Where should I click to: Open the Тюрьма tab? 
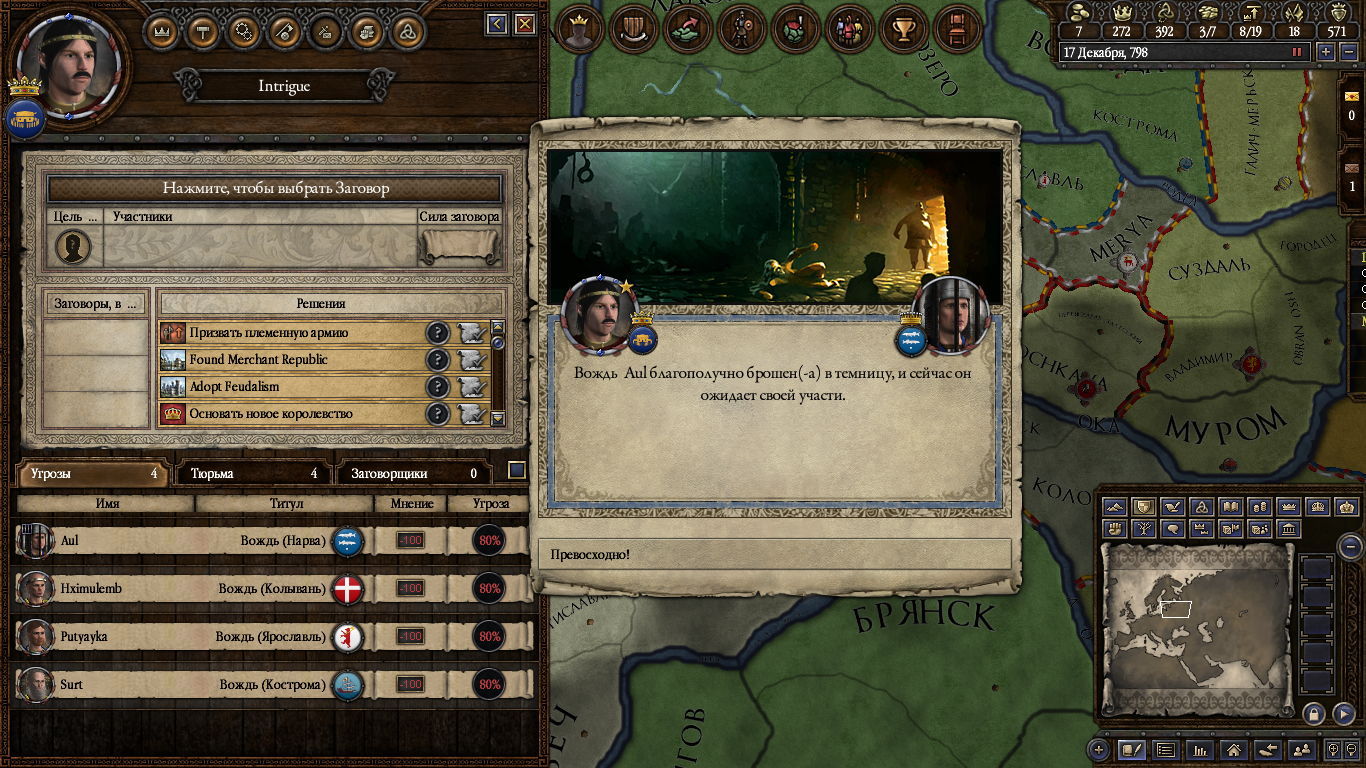pos(253,474)
